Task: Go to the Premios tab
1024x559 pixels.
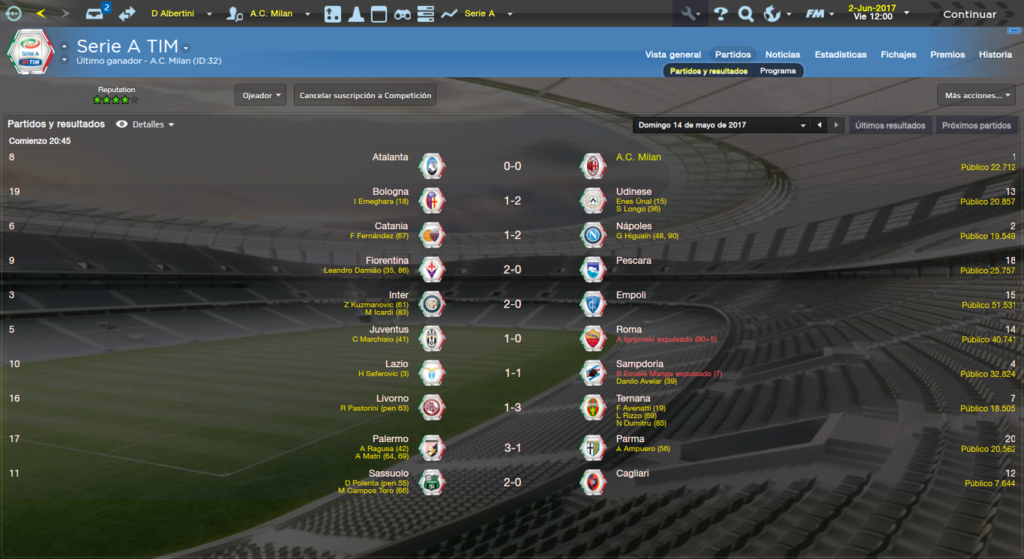Action: [x=947, y=54]
